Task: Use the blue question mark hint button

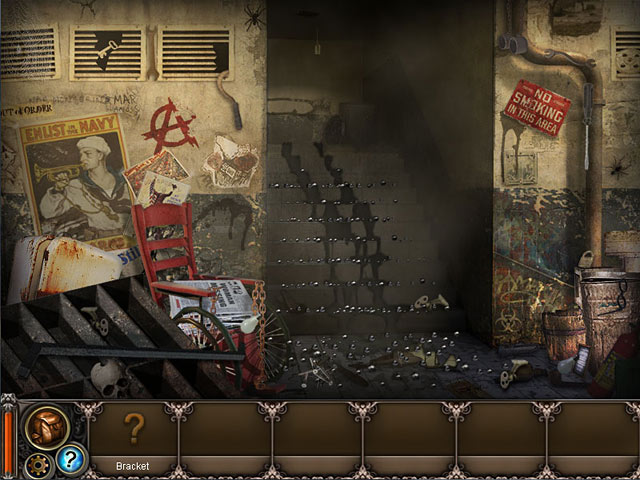Action: 70,459
